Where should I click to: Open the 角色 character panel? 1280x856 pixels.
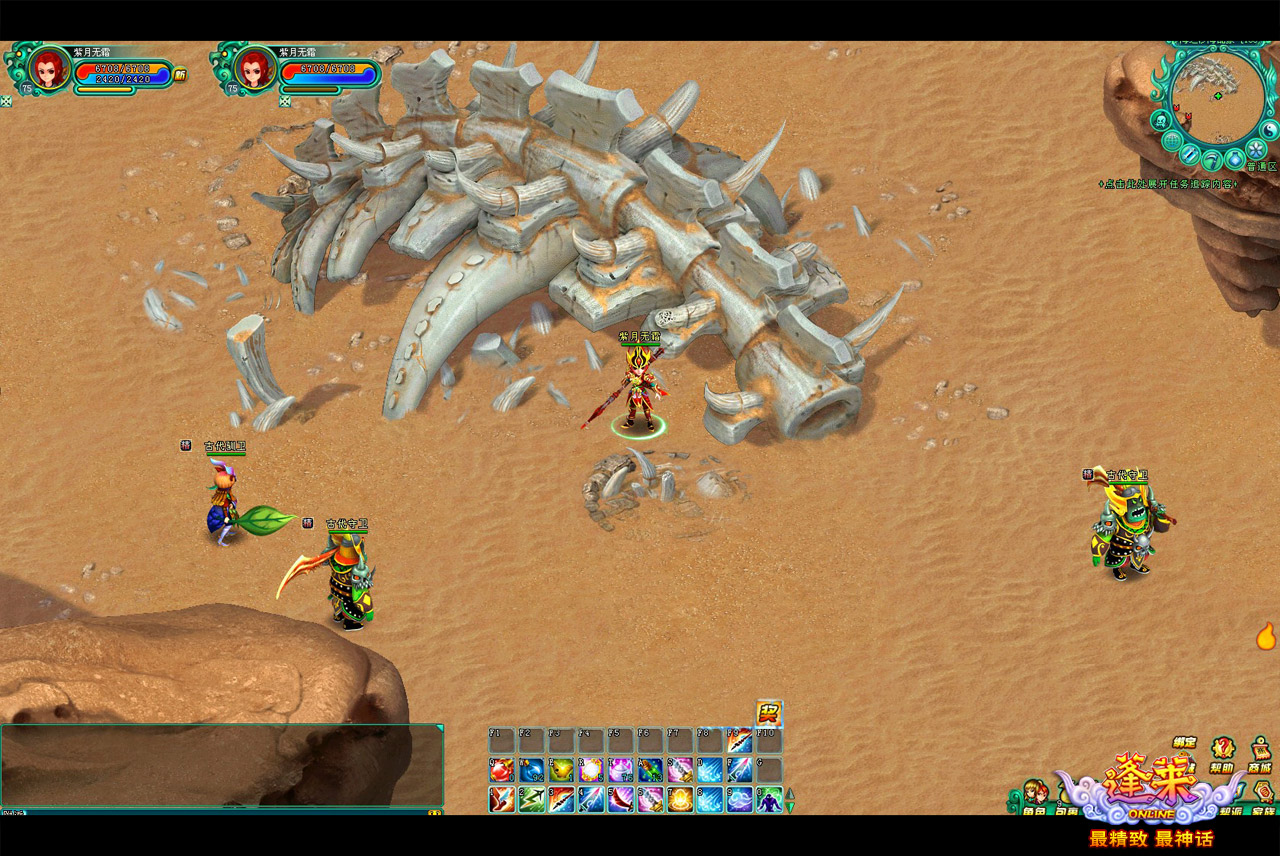(1034, 797)
